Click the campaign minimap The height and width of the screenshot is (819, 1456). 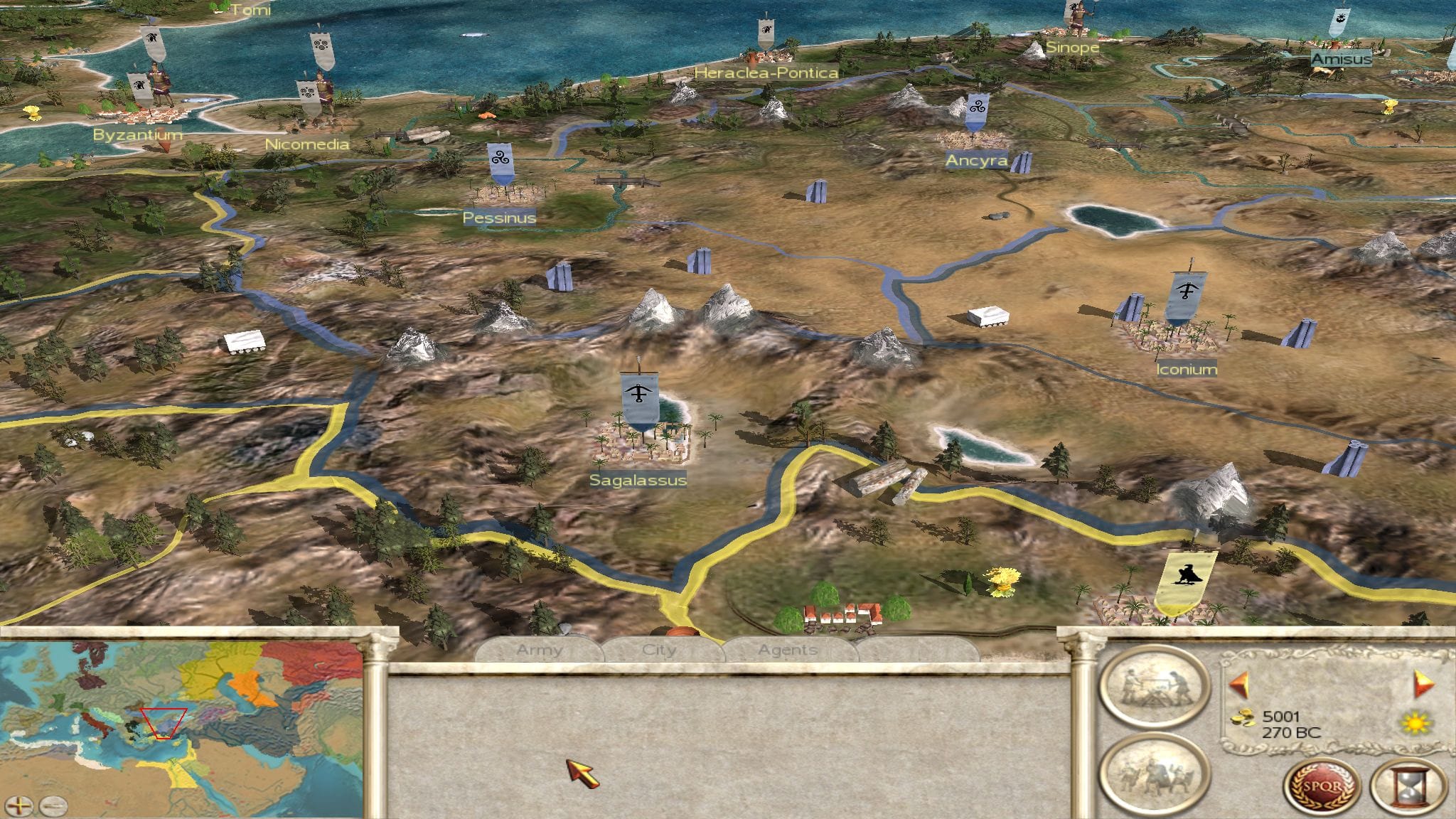[x=181, y=718]
